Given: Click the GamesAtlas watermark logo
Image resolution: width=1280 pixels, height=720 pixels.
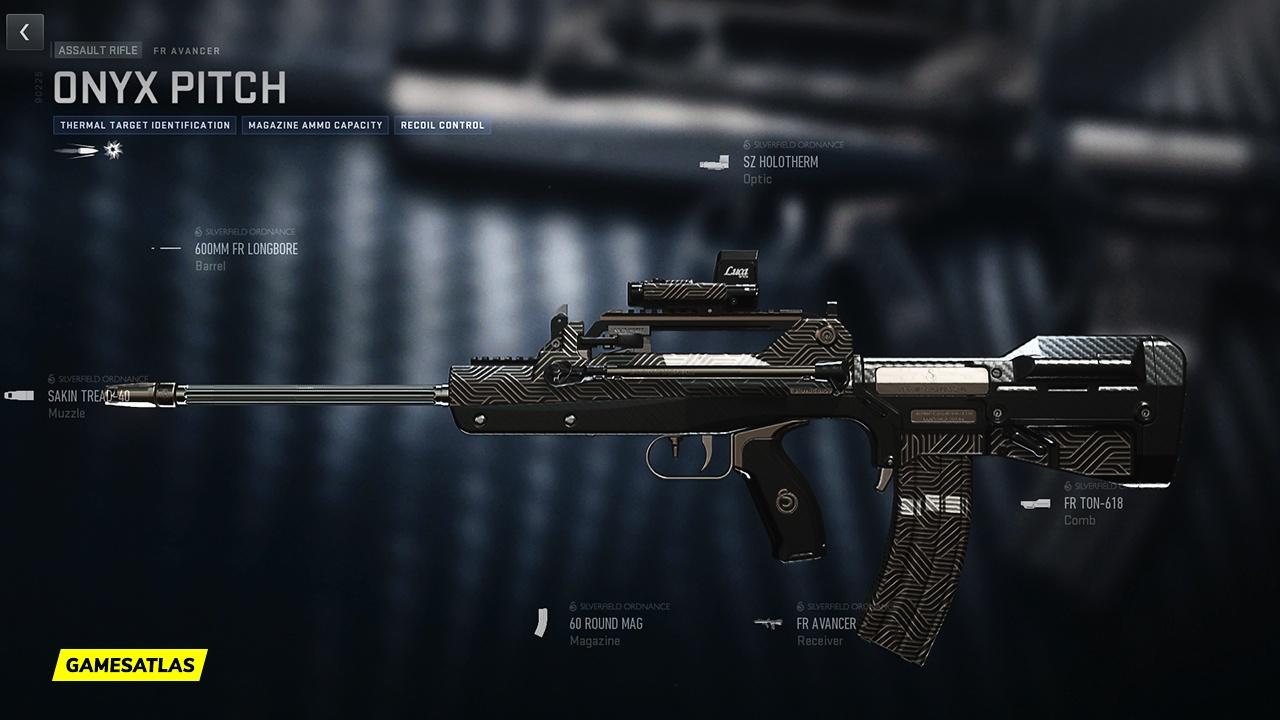Looking at the screenshot, I should pyautogui.click(x=130, y=664).
